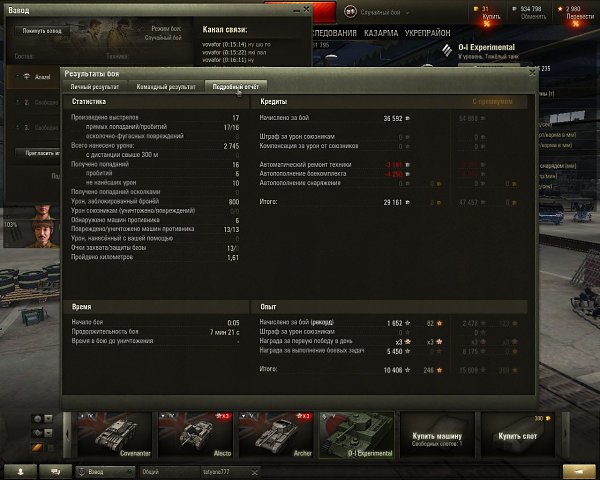Pick the Archer tank from the carousel
This screenshot has width=600, height=480.
pos(275,437)
